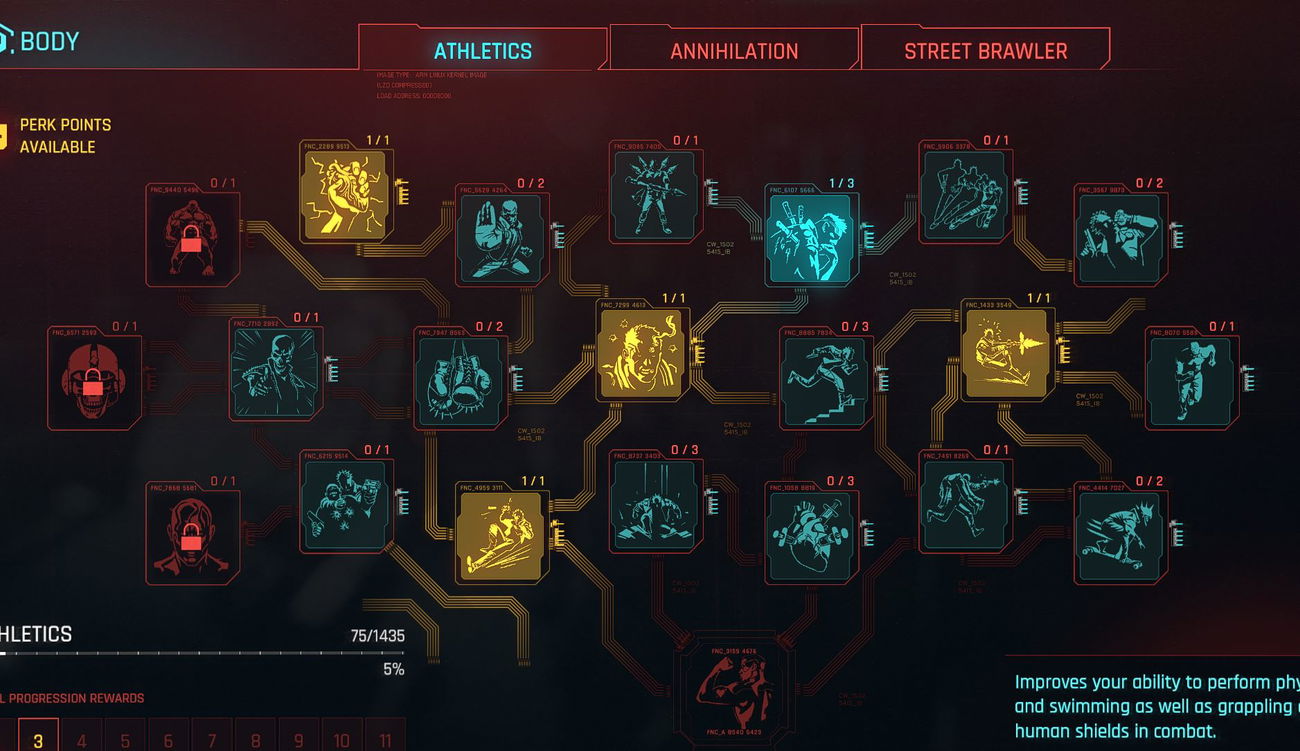This screenshot has width=1300, height=751.
Task: Pick the spiked boxing gloves perk
Action: (460, 381)
